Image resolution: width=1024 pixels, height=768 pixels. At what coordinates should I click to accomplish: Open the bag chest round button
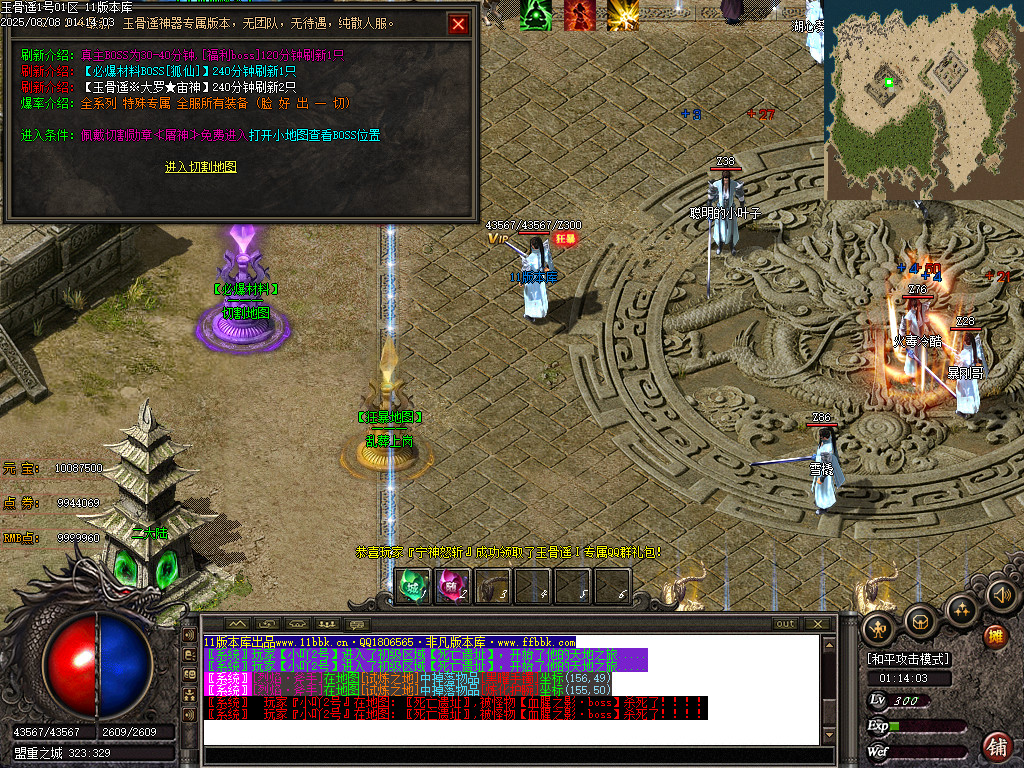920,622
